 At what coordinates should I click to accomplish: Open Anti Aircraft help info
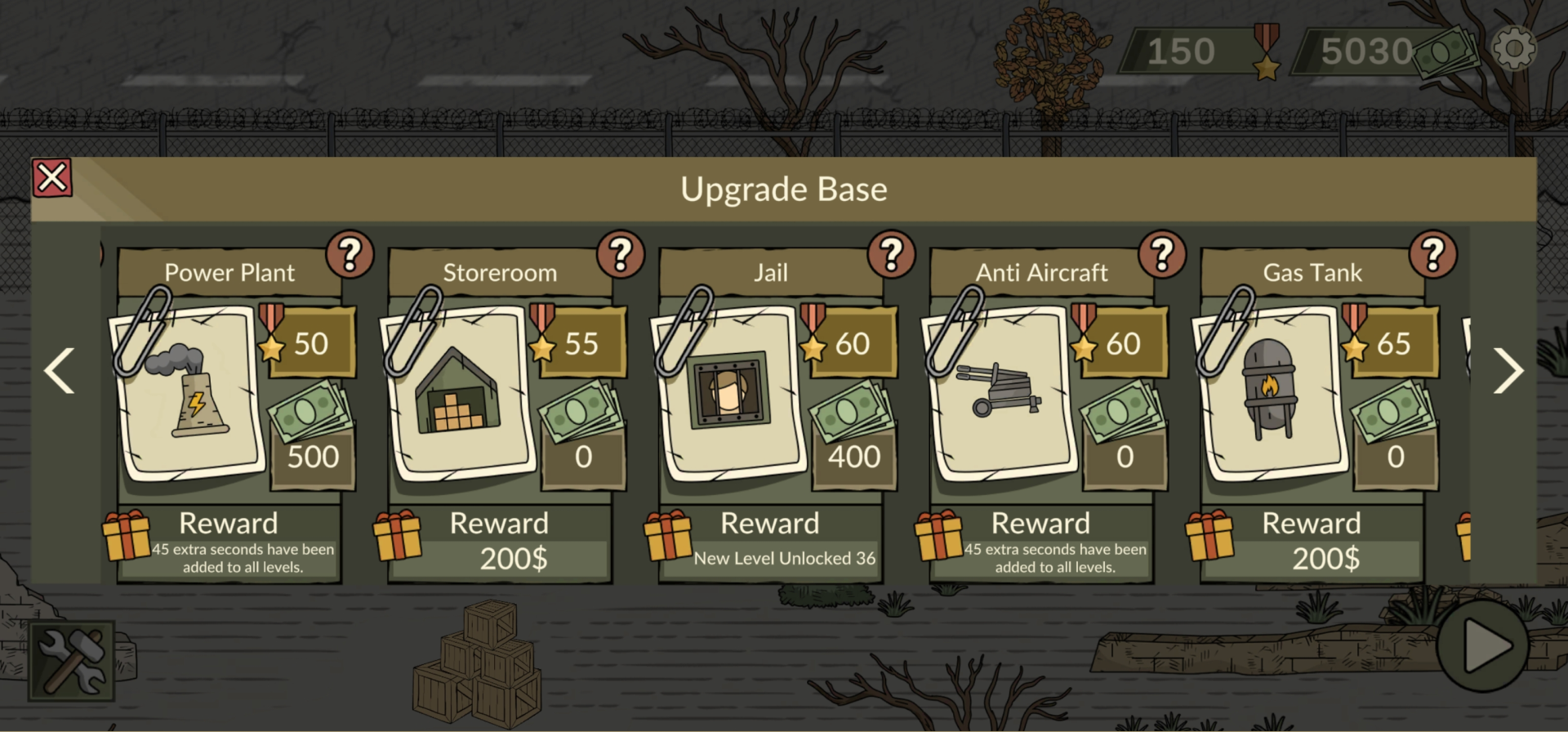coord(1161,253)
